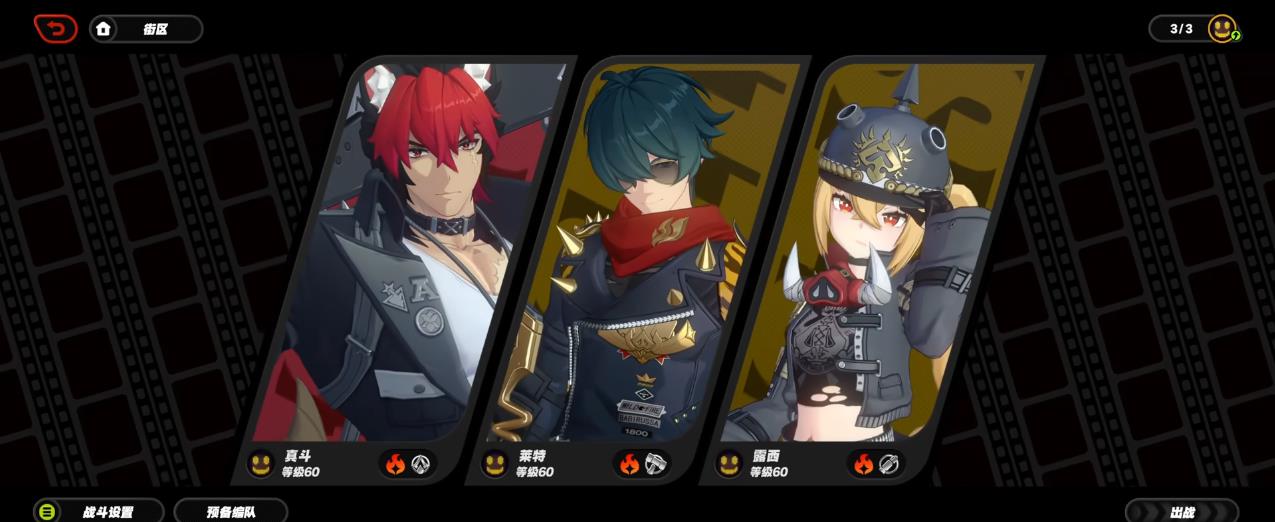Click the 3/3 Bangboo squad indicator

pyautogui.click(x=1194, y=29)
